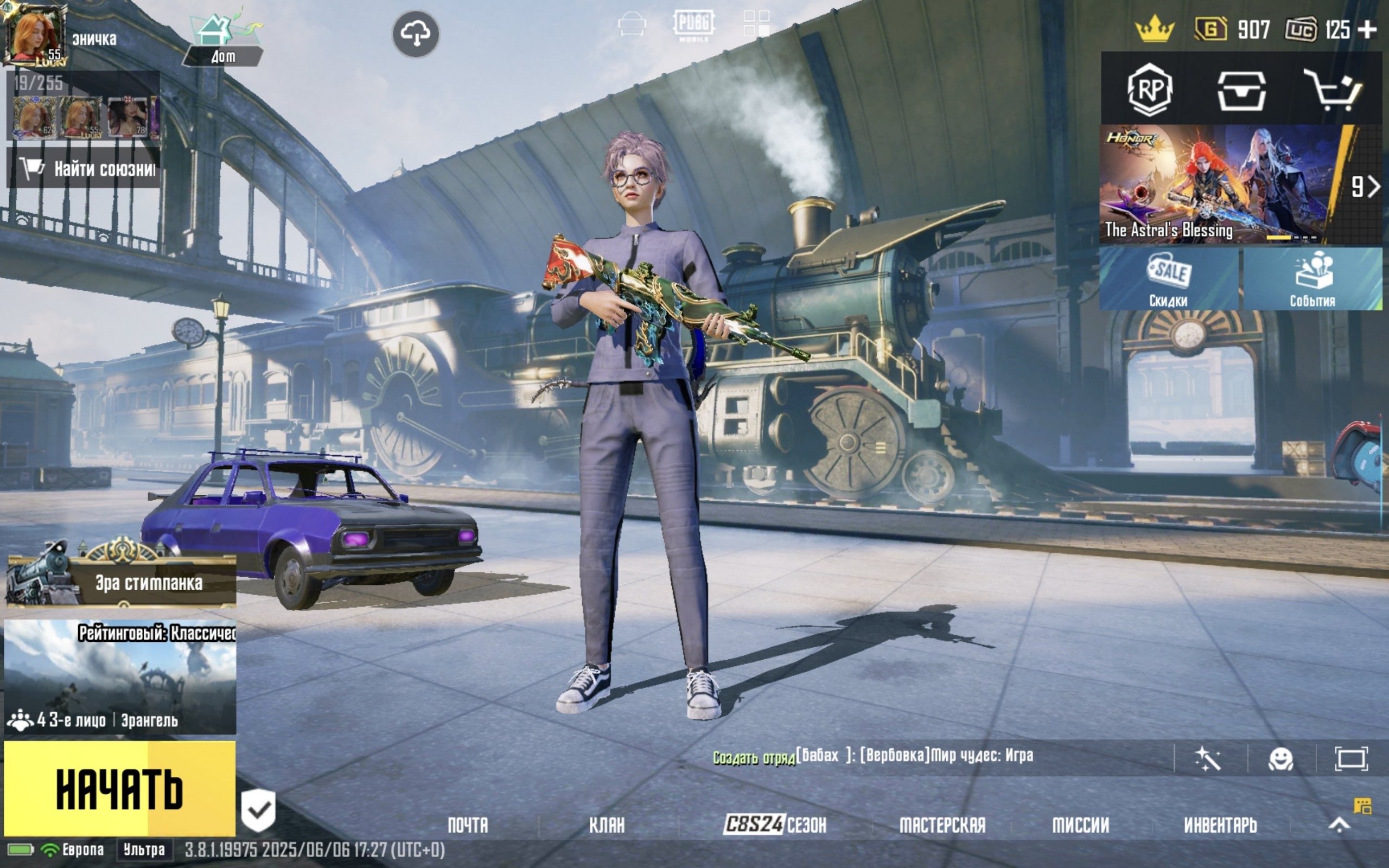Open the Почта mailbox

[468, 825]
